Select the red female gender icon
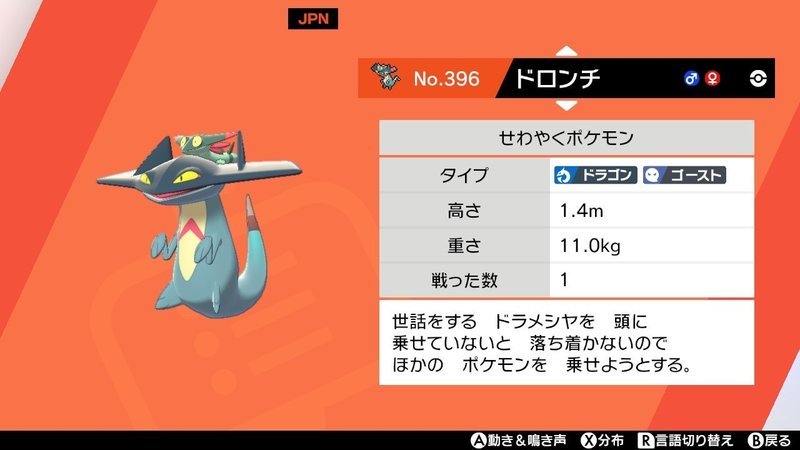Image resolution: width=800 pixels, height=450 pixels. (x=711, y=78)
